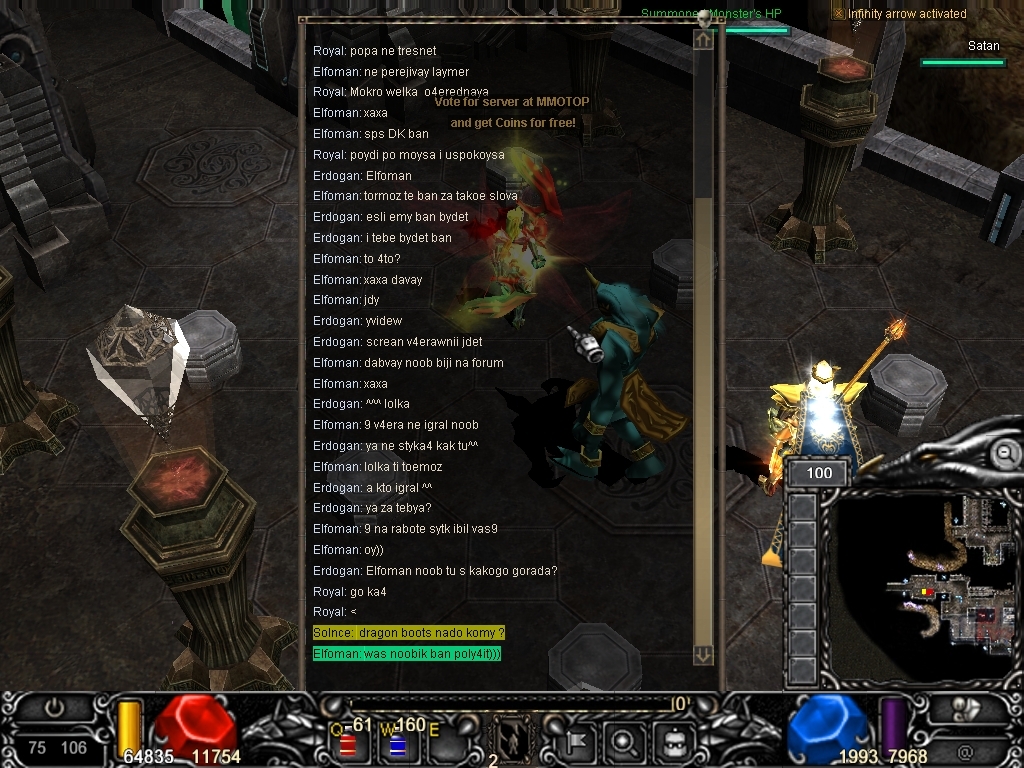Click the chat log scrollbar track

coord(704,400)
